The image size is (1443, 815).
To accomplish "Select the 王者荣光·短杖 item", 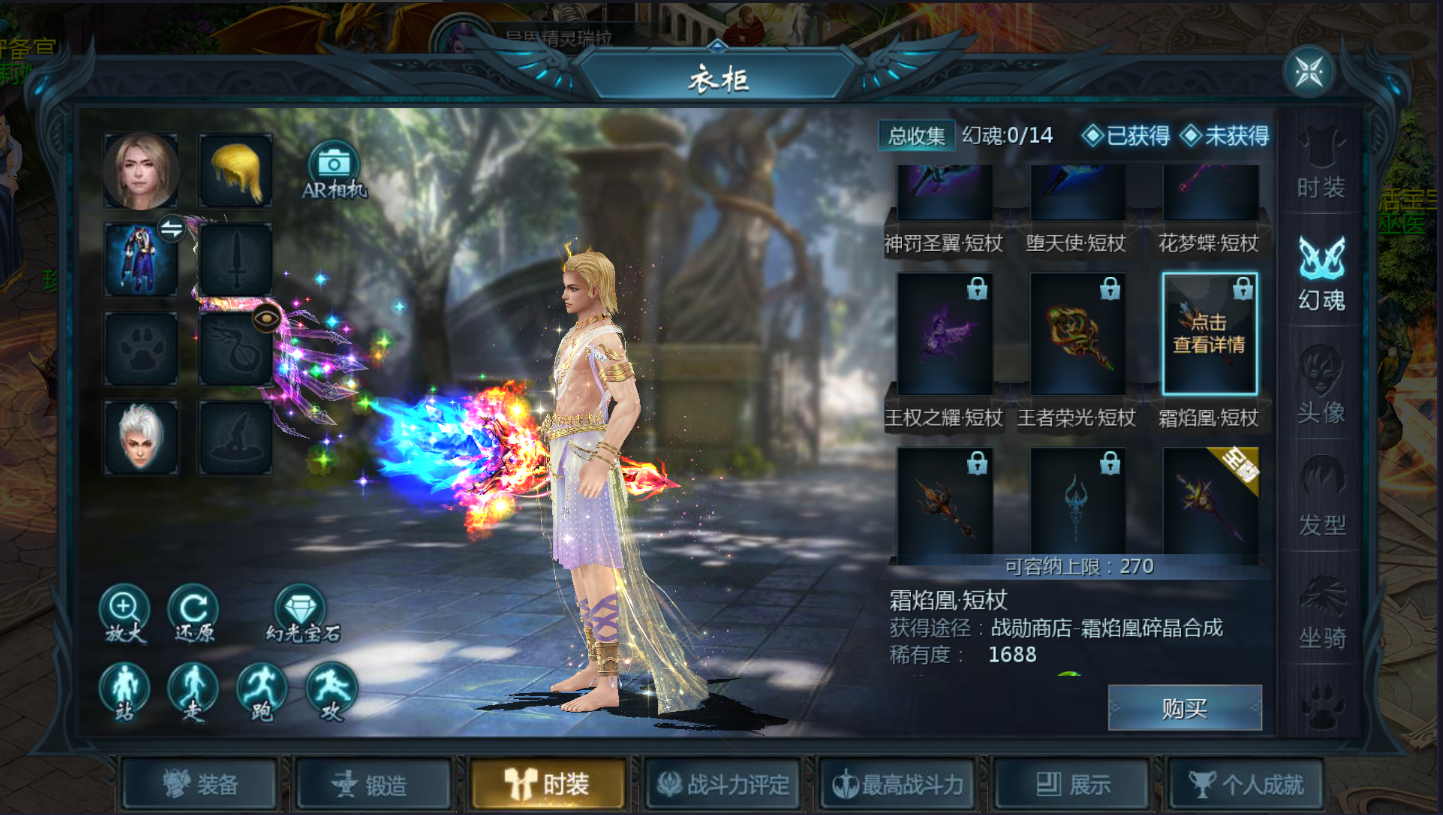I will click(1077, 335).
